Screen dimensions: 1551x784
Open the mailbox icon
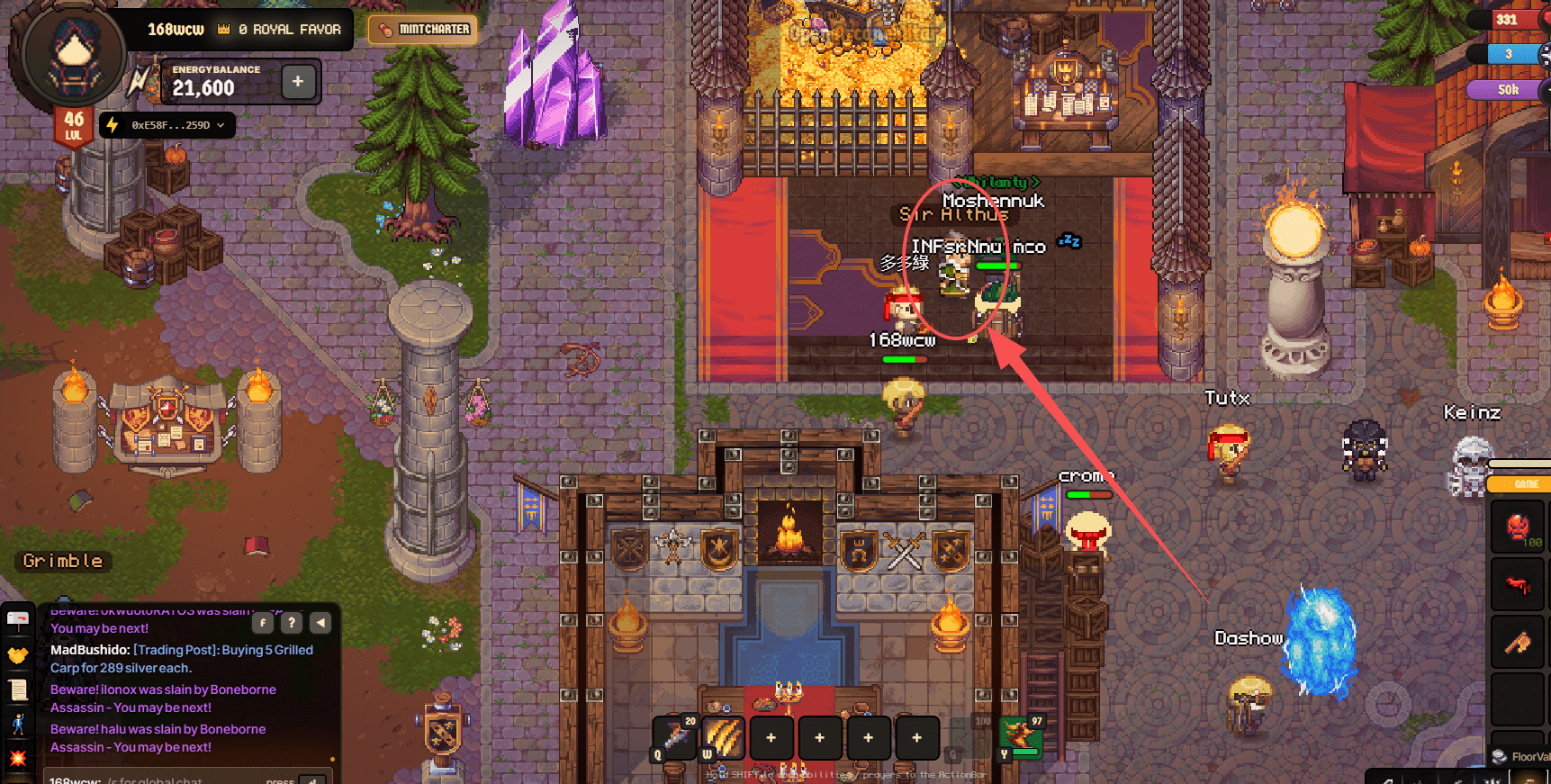pos(18,620)
